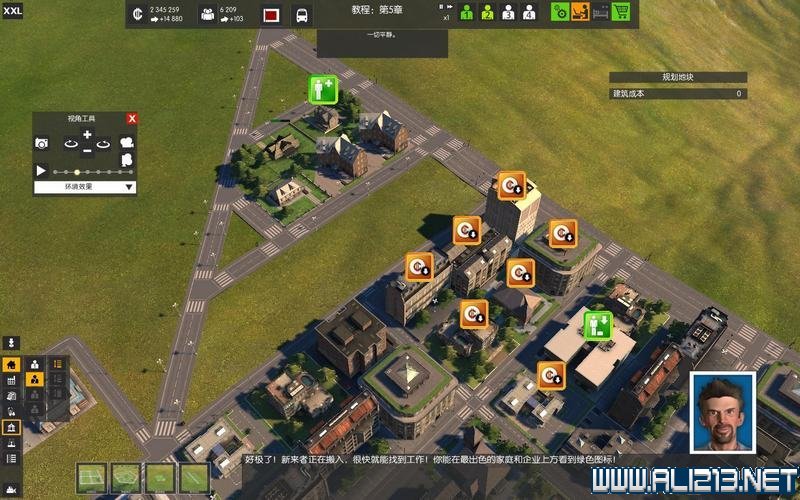Start camera playback with the play button

coord(42,171)
